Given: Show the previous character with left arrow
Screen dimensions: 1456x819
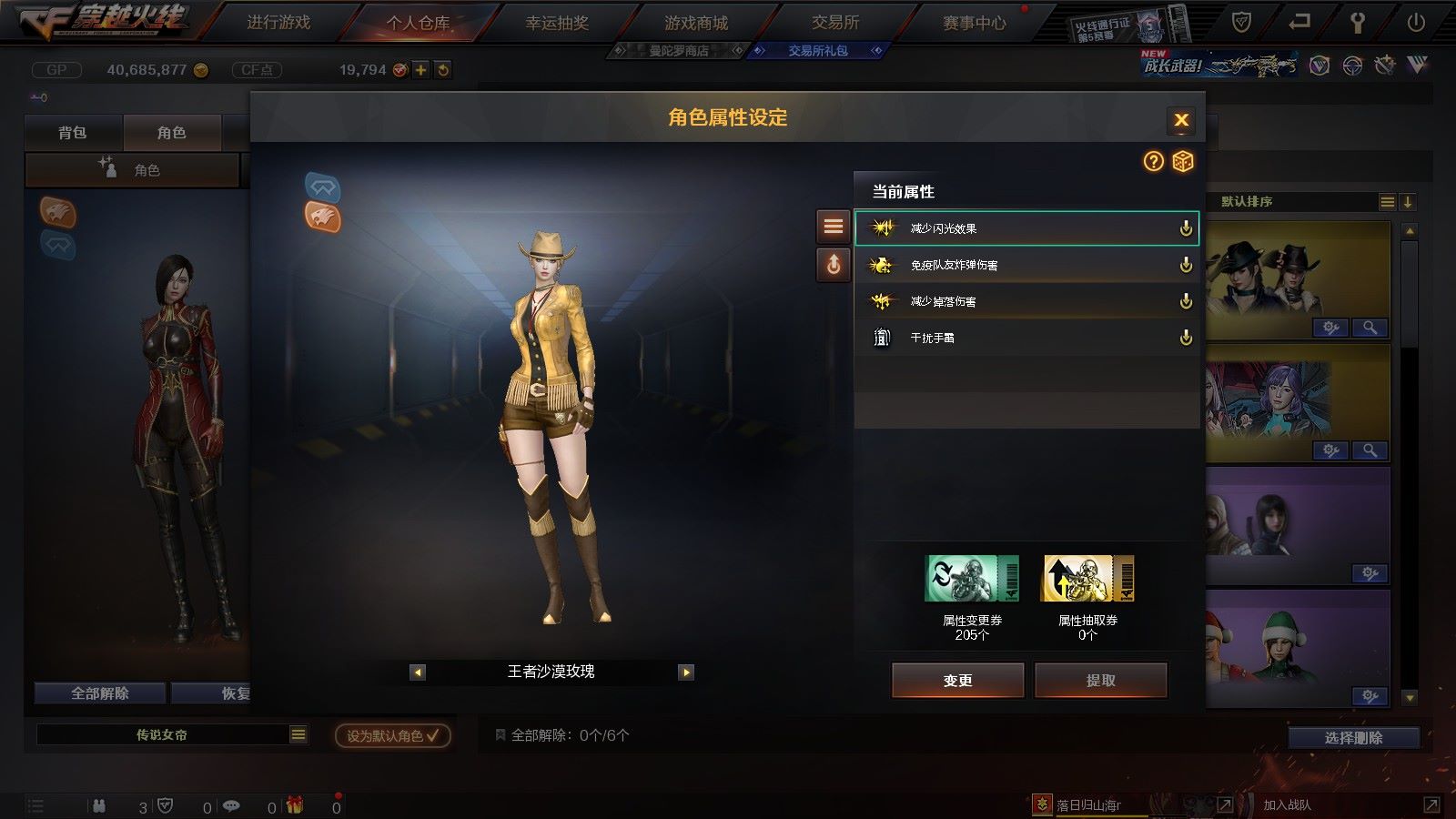Looking at the screenshot, I should tap(418, 672).
